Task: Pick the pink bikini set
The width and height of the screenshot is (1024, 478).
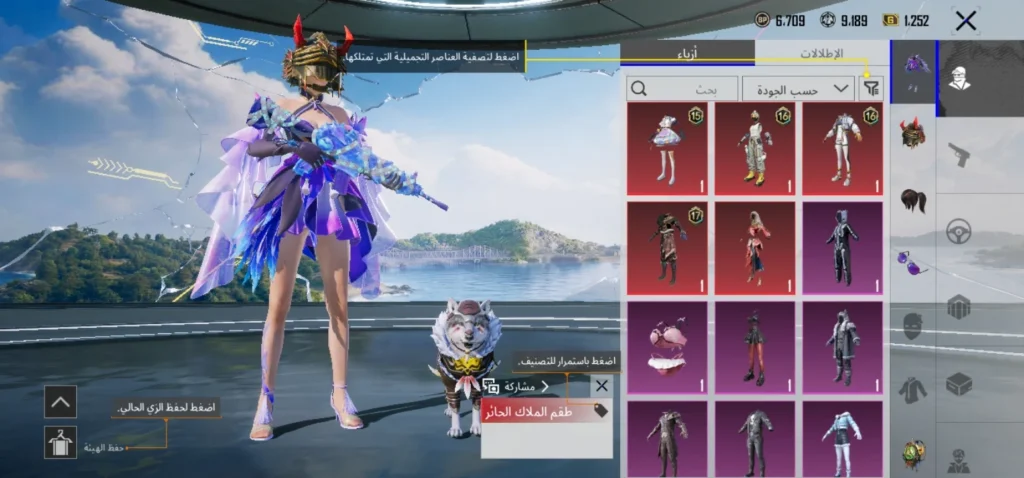Action: click(x=667, y=347)
